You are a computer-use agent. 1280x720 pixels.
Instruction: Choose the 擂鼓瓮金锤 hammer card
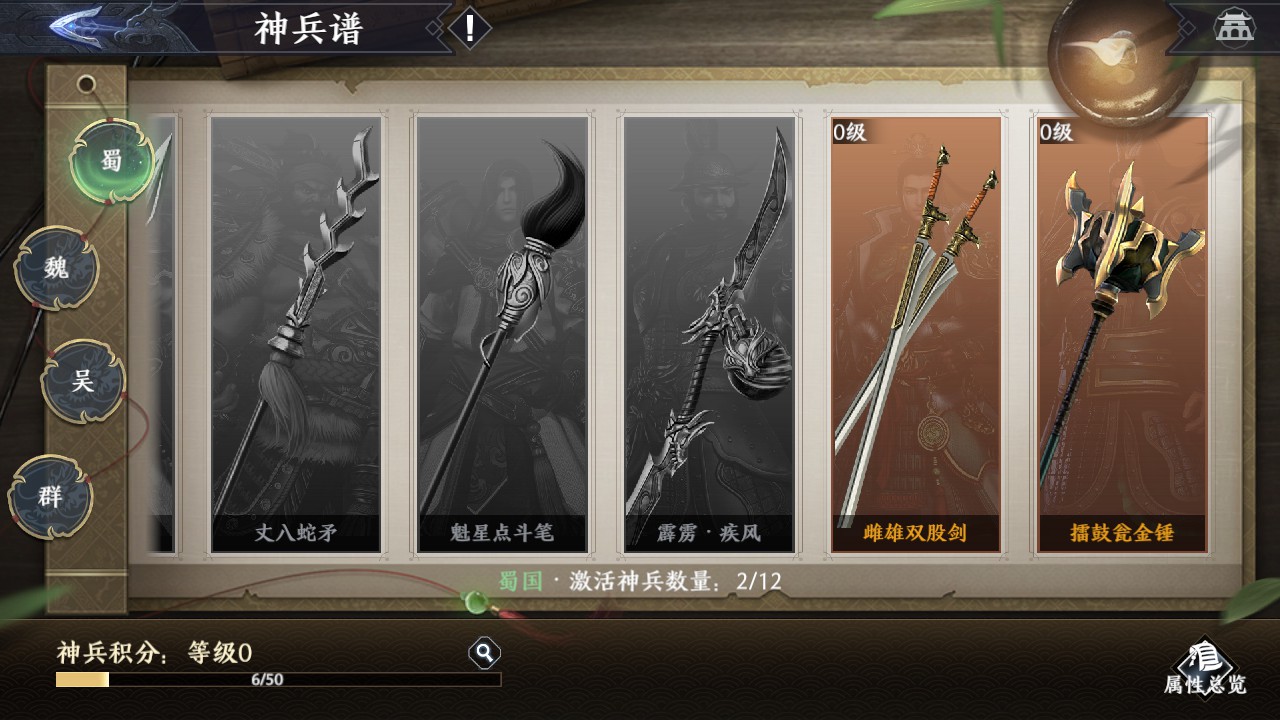(x=1122, y=334)
